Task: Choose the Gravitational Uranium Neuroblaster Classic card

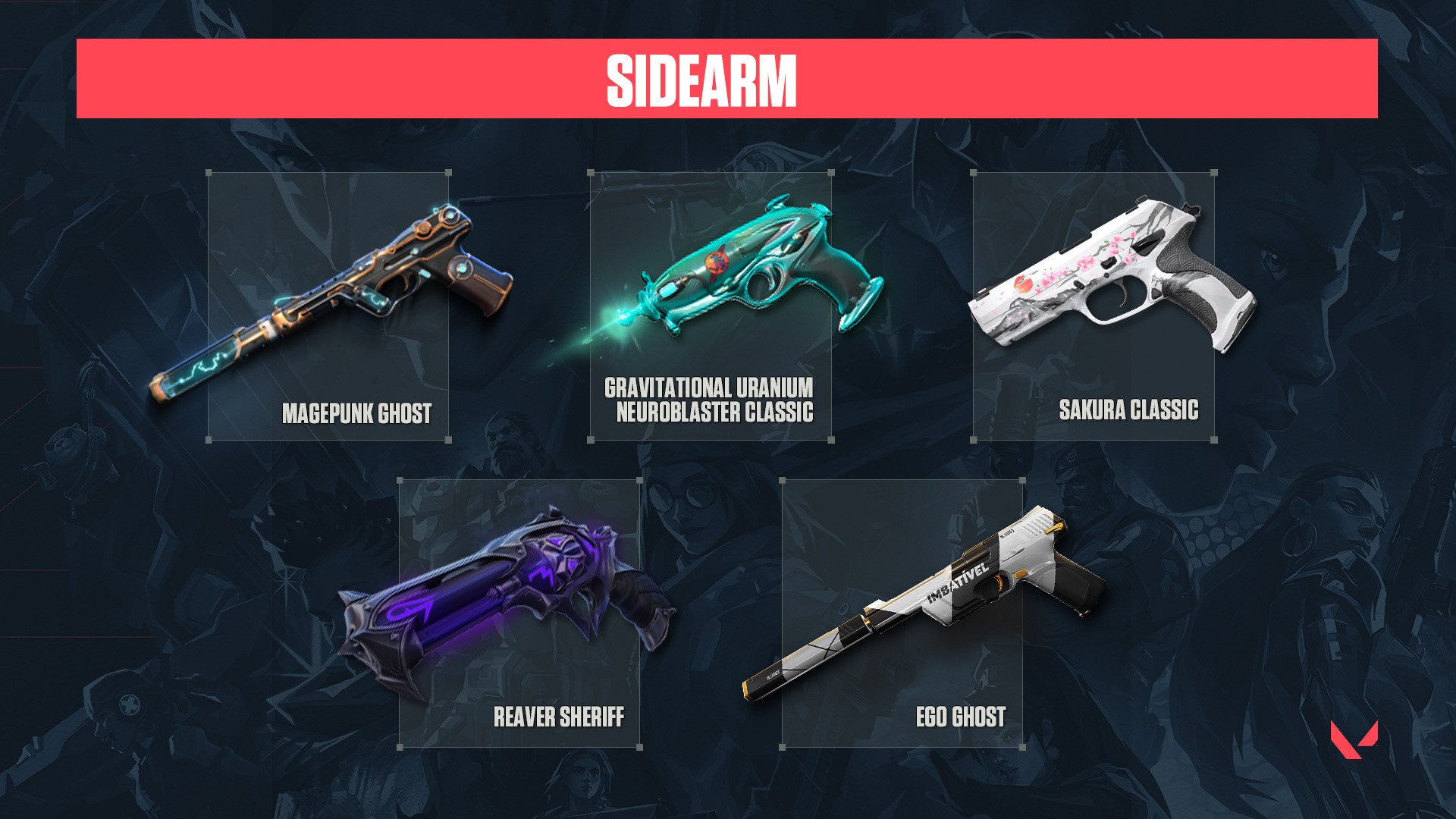Action: [711, 306]
